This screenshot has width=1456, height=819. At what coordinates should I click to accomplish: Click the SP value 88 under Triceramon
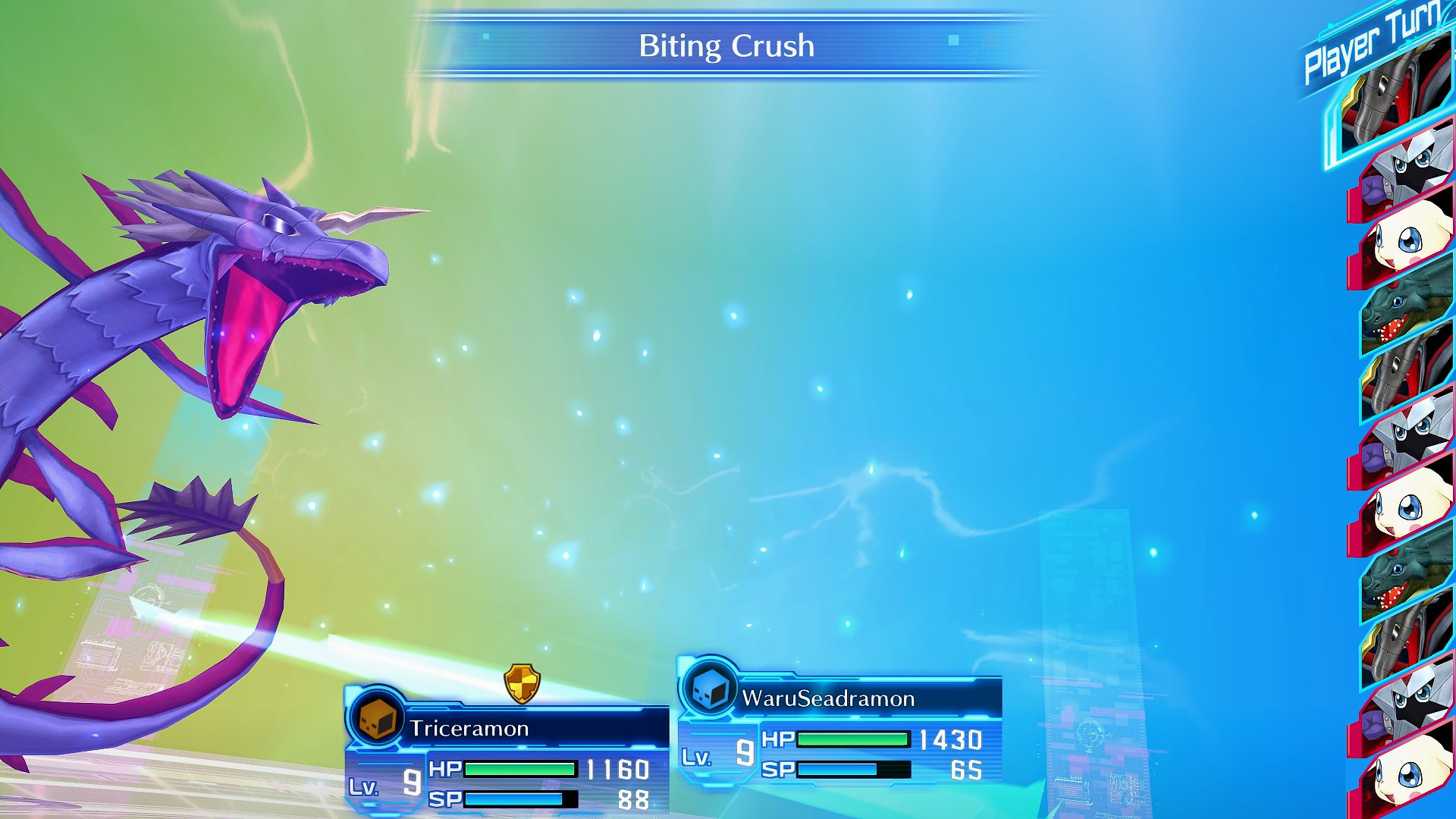(635, 799)
